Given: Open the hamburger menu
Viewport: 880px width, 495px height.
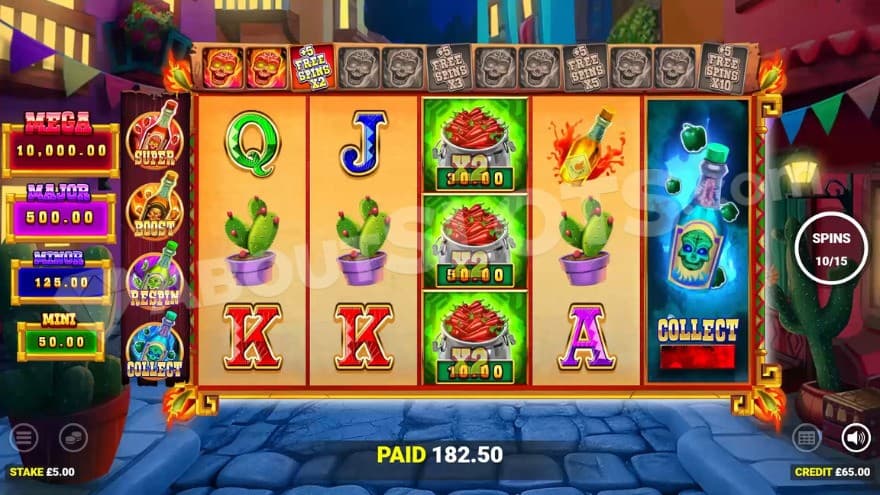Looking at the screenshot, I should [x=23, y=438].
